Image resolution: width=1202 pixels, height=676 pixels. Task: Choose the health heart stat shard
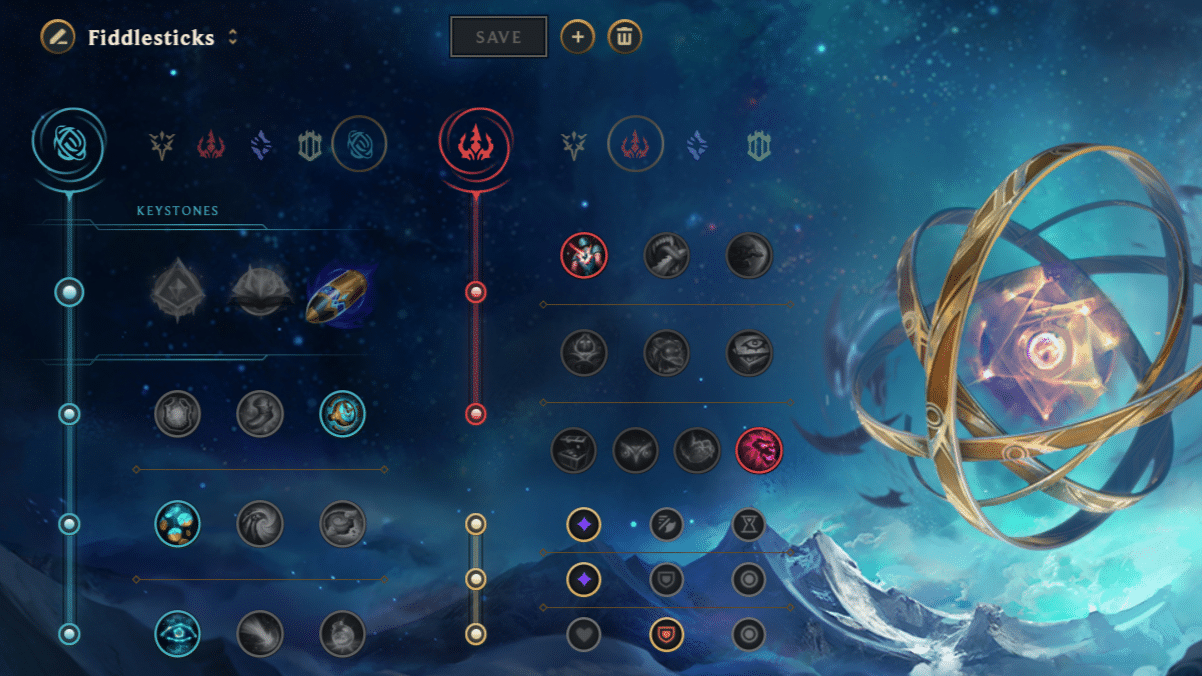(584, 633)
